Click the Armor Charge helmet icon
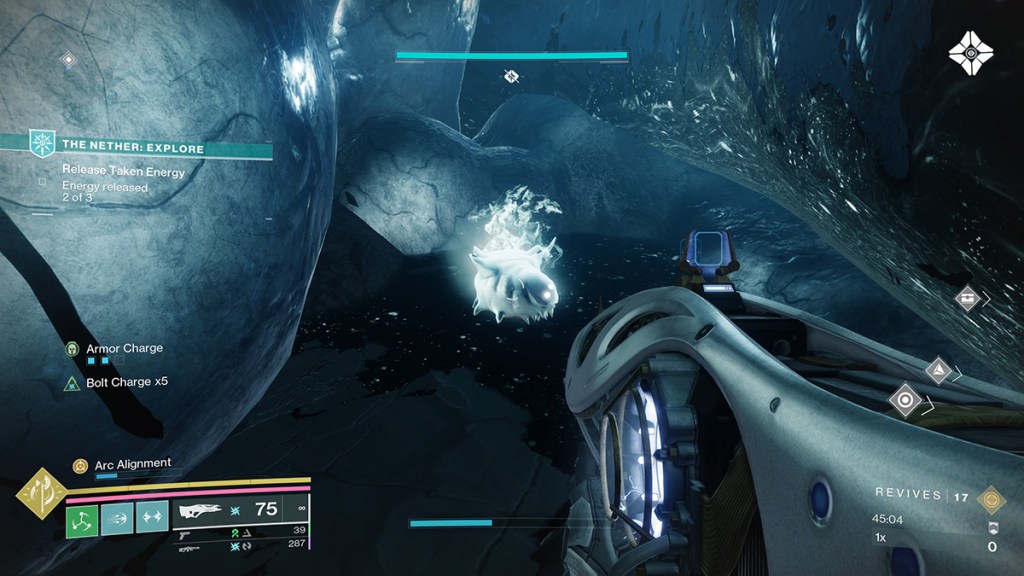Screen dimensions: 1024x576 click(73, 349)
